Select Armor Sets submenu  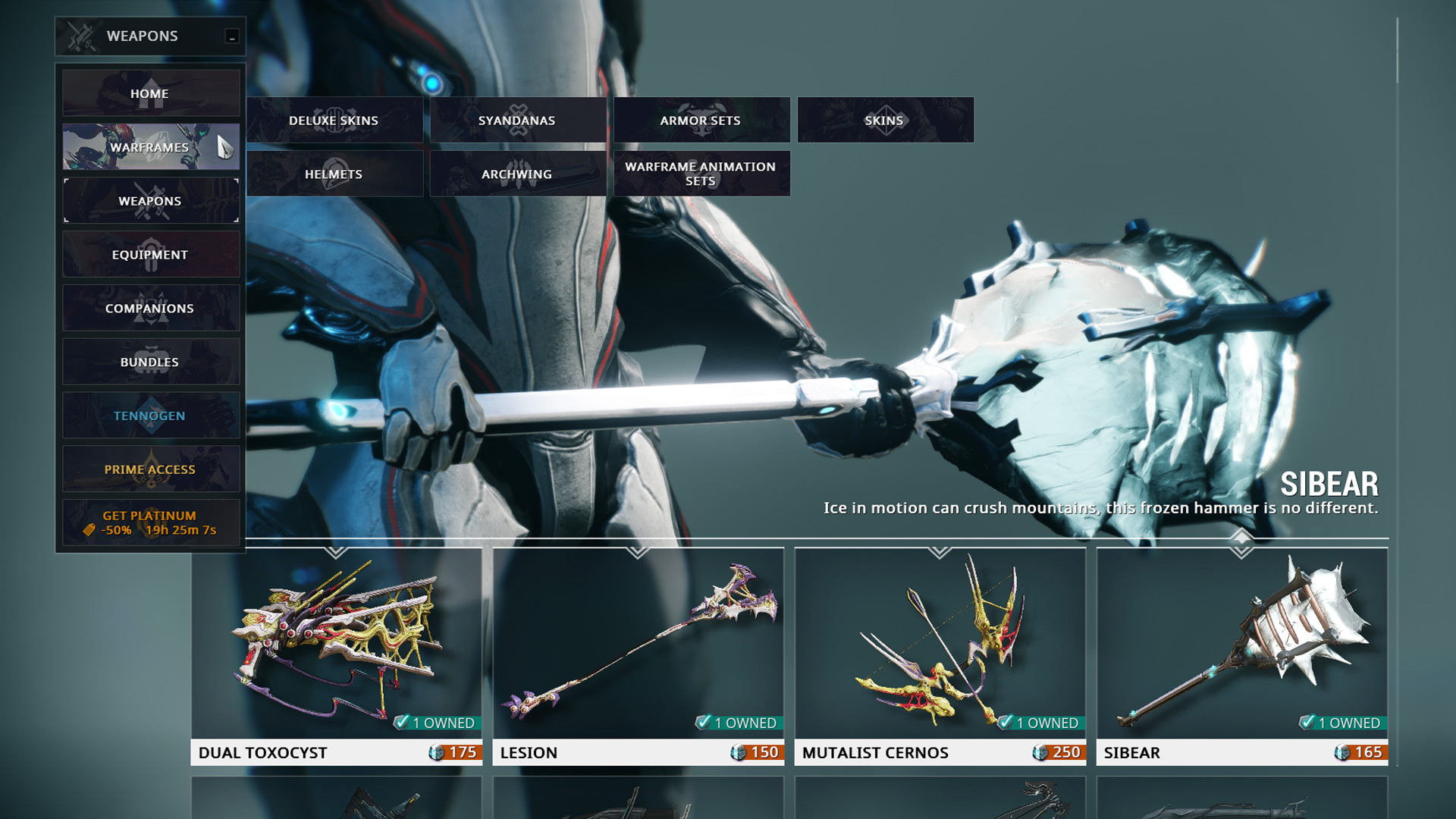pos(701,120)
